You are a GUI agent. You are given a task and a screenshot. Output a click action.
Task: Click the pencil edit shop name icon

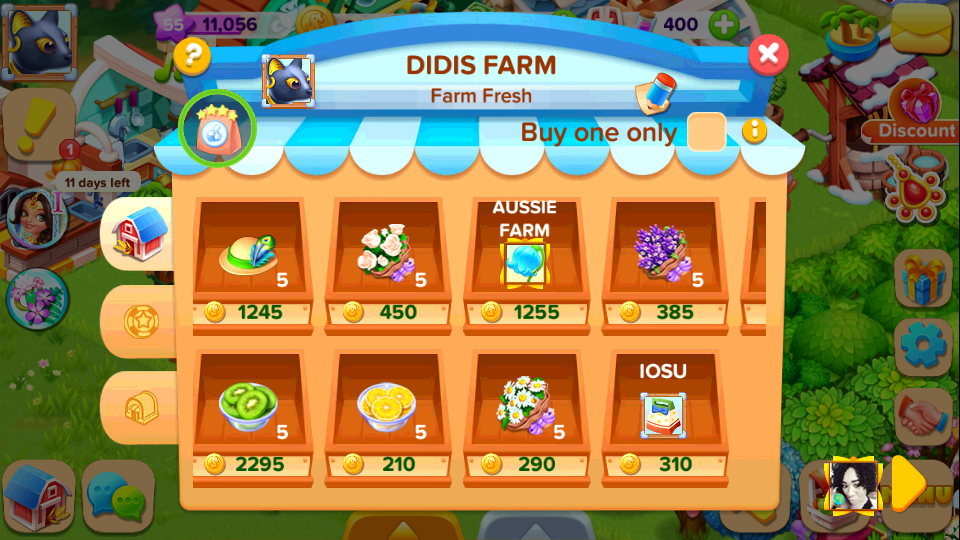[653, 93]
